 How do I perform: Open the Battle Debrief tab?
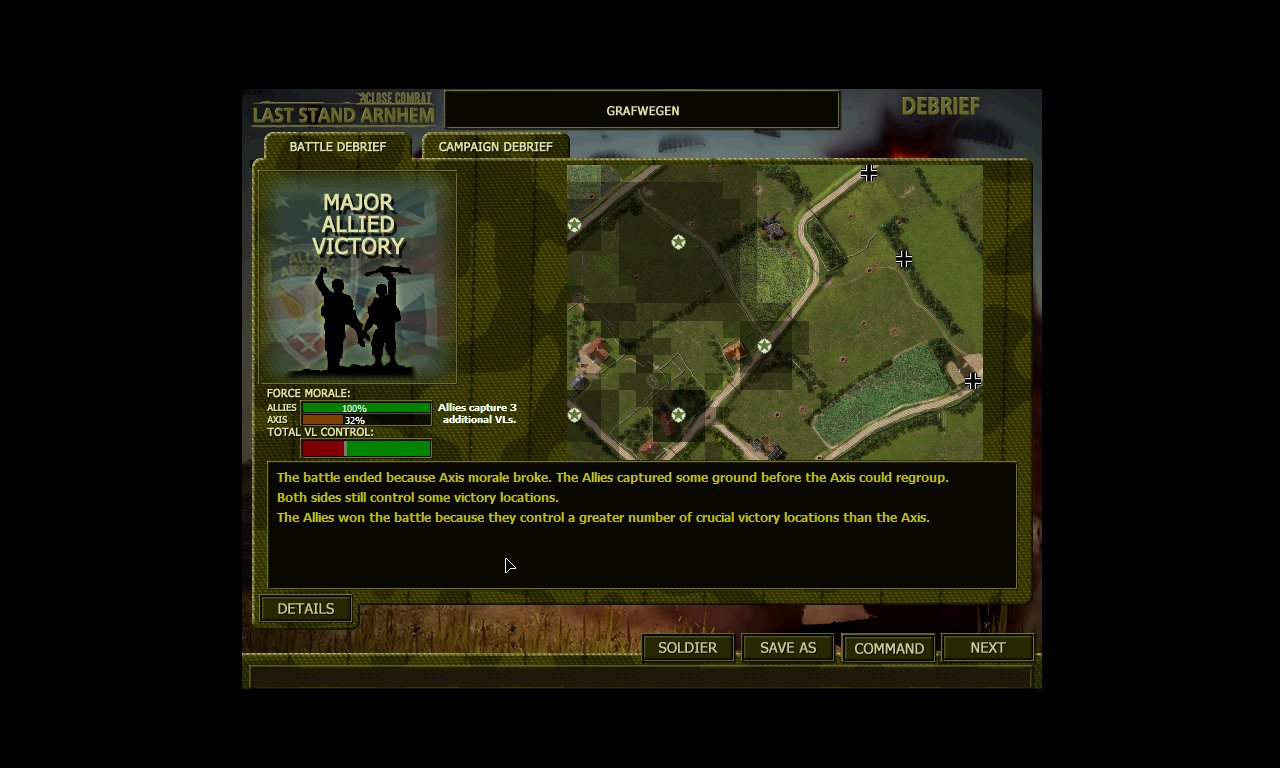pos(337,146)
